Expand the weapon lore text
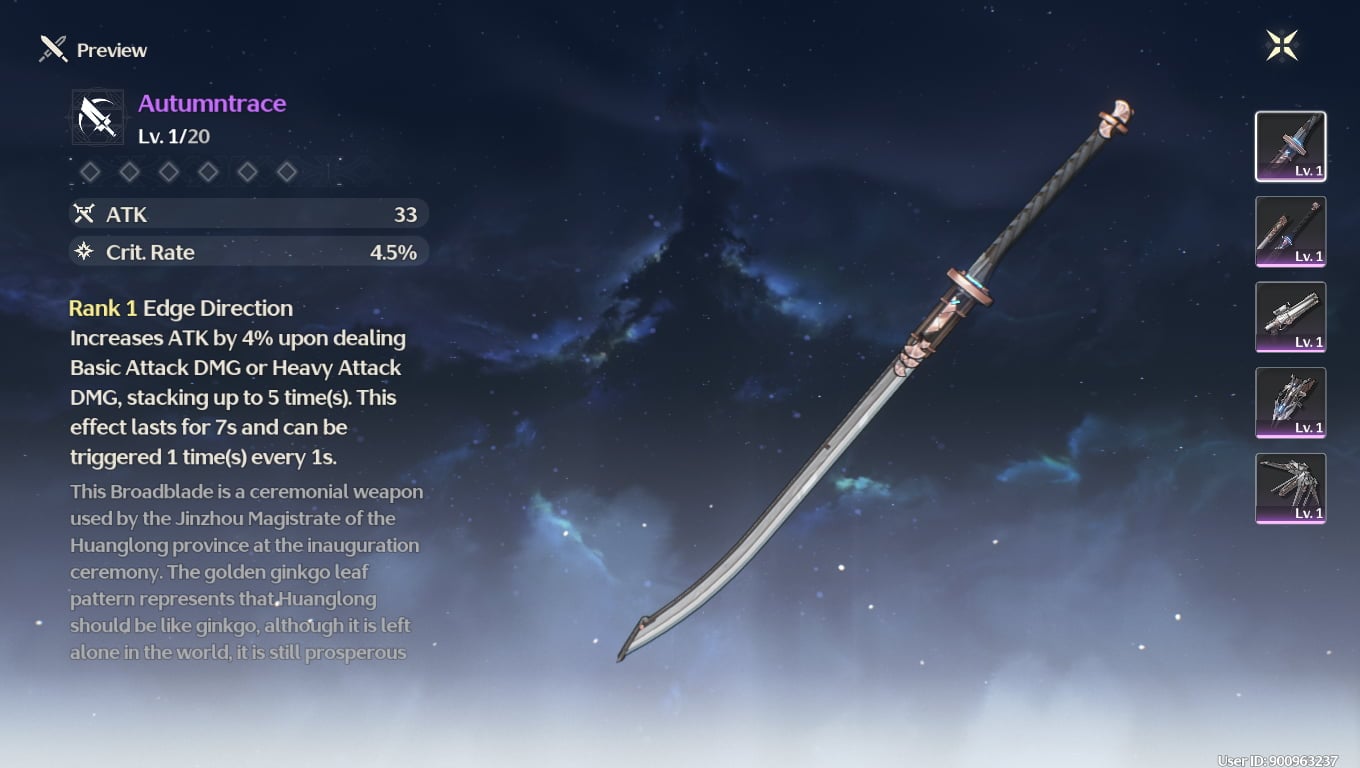The image size is (1360, 768). click(x=246, y=572)
